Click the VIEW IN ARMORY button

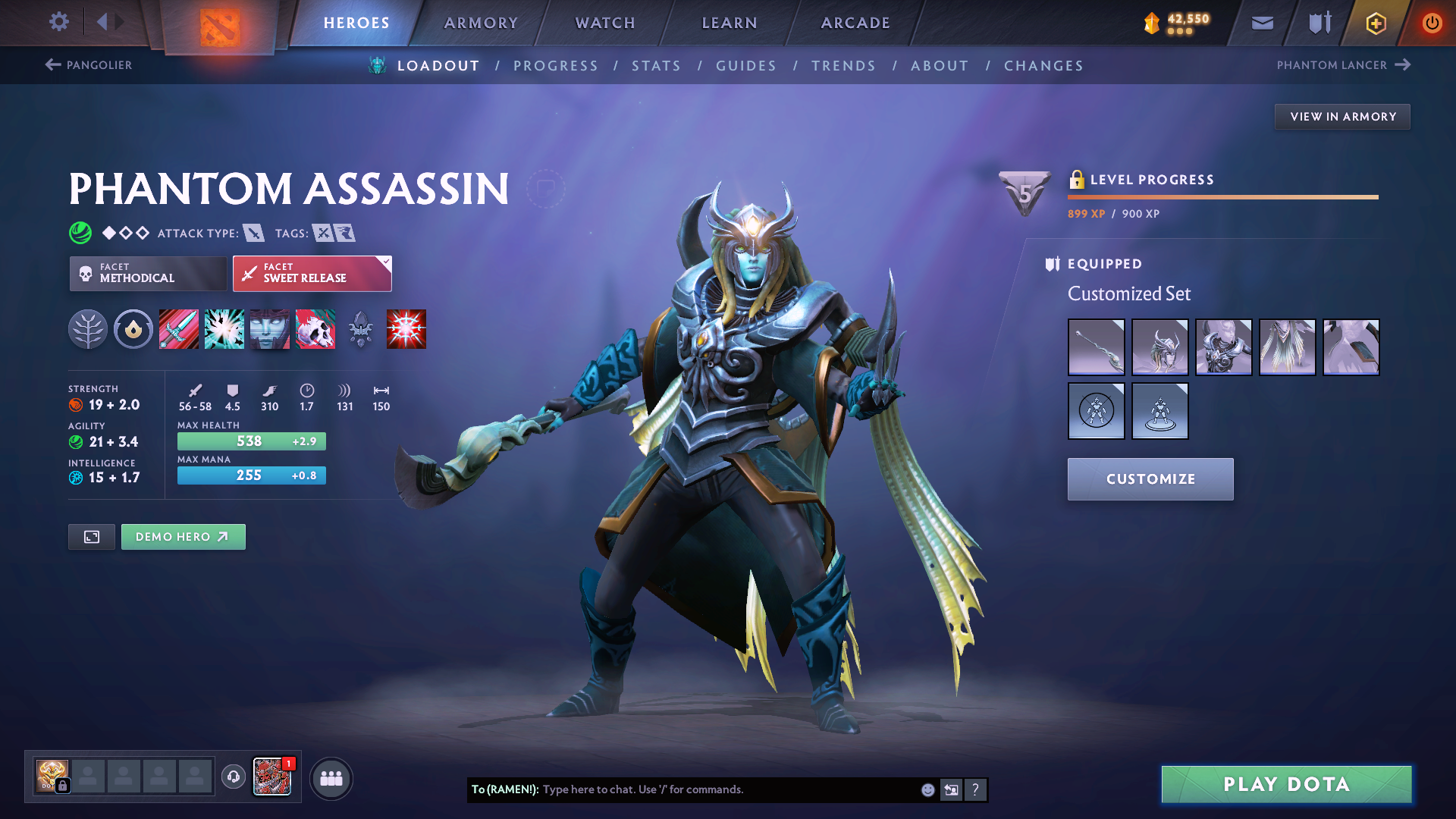pos(1342,116)
